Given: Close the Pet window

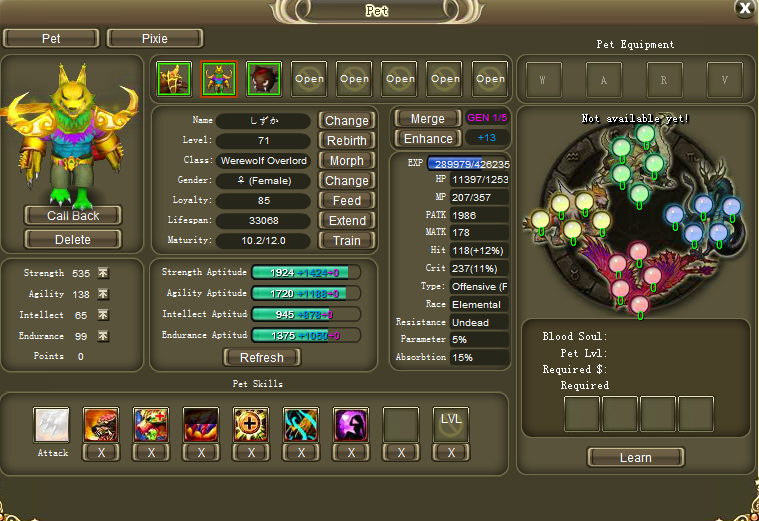Looking at the screenshot, I should (x=745, y=9).
